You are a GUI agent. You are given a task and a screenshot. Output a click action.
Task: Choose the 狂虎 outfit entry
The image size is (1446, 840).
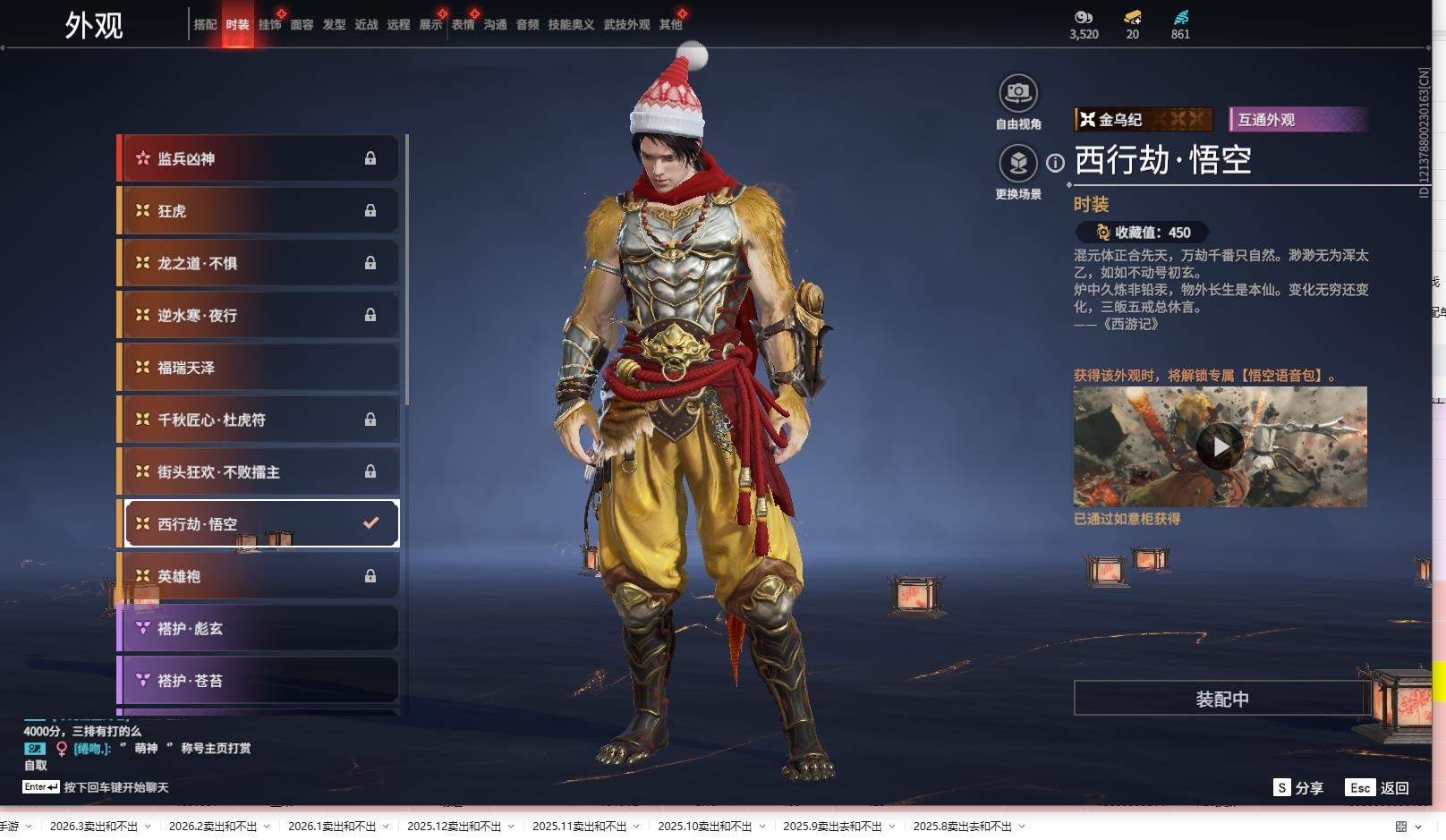[259, 211]
